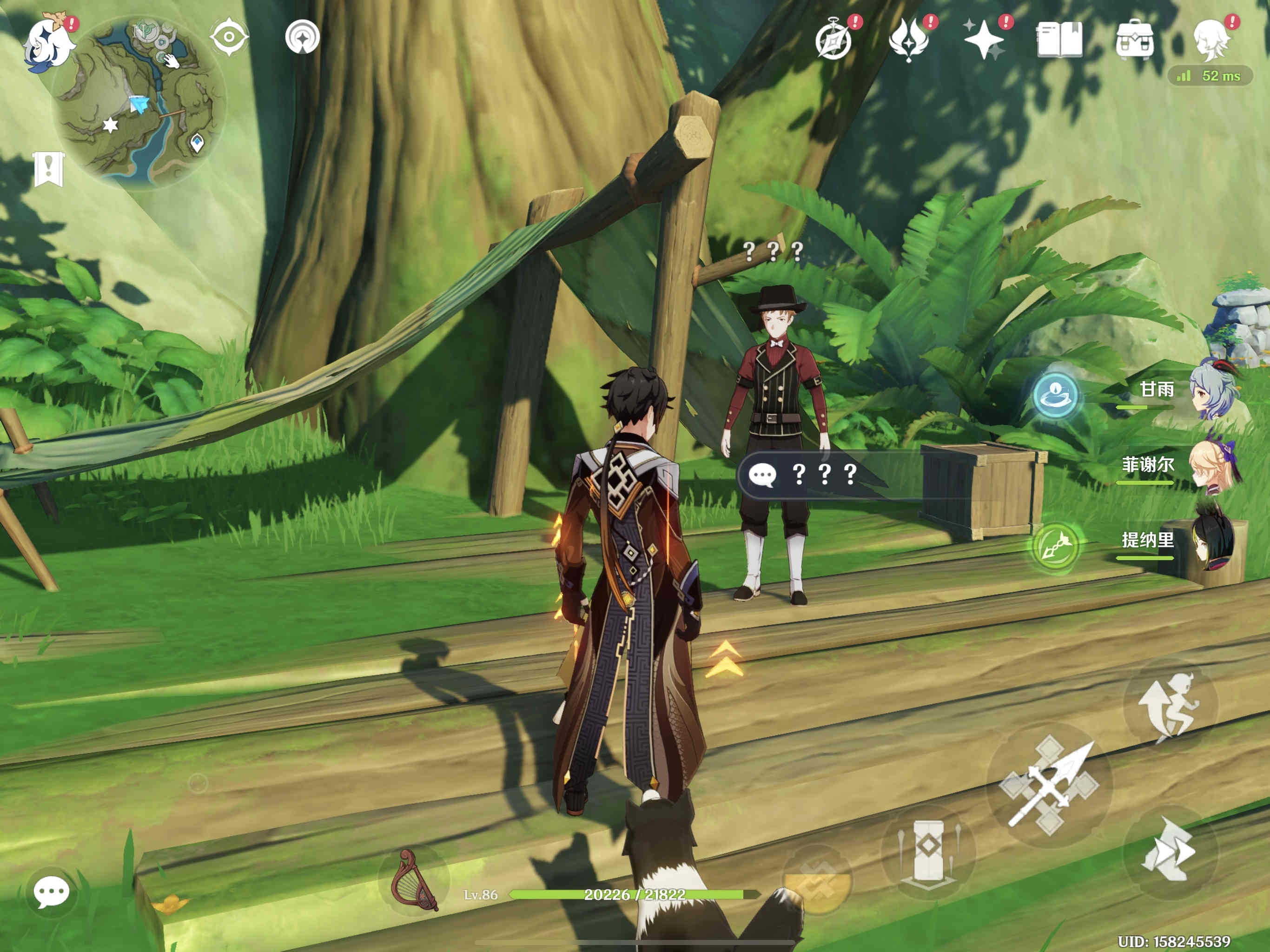Open the chat speech bubble
Viewport: 1270px width, 952px height.
[52, 892]
